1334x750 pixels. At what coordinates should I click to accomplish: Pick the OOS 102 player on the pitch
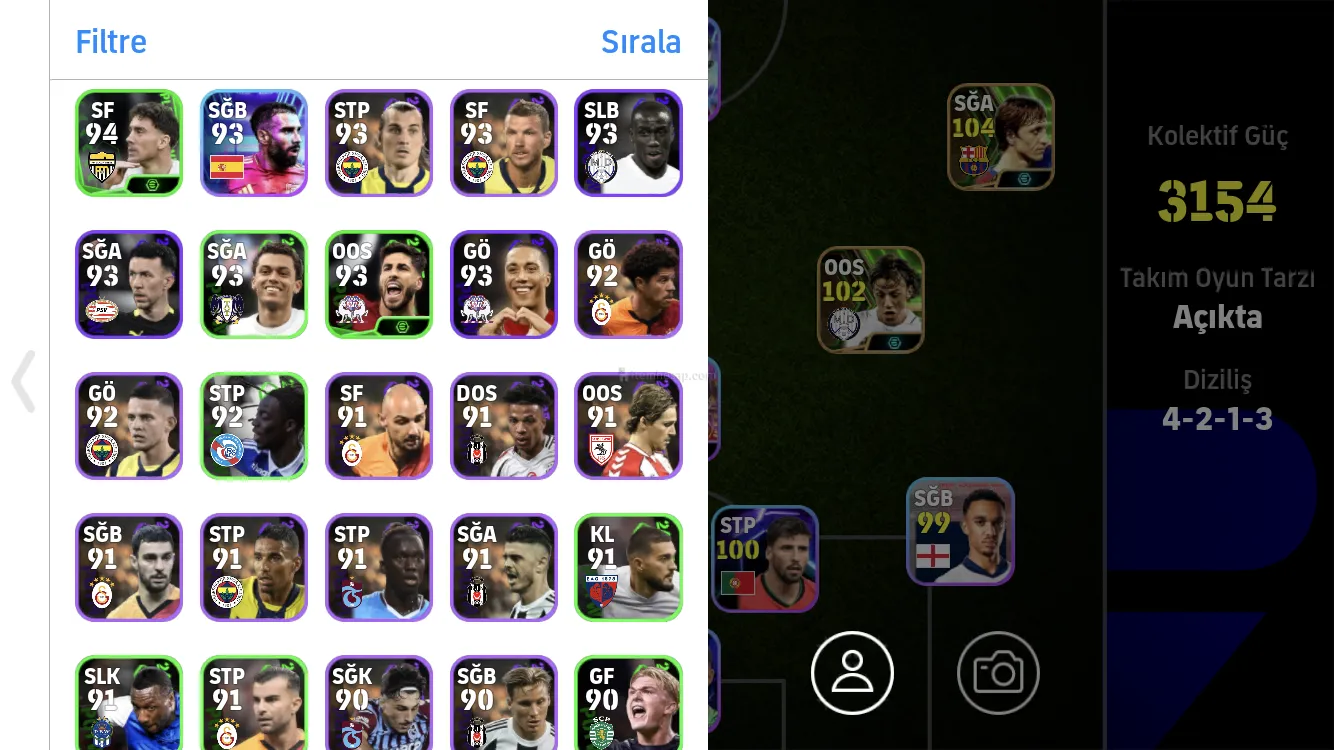[871, 300]
